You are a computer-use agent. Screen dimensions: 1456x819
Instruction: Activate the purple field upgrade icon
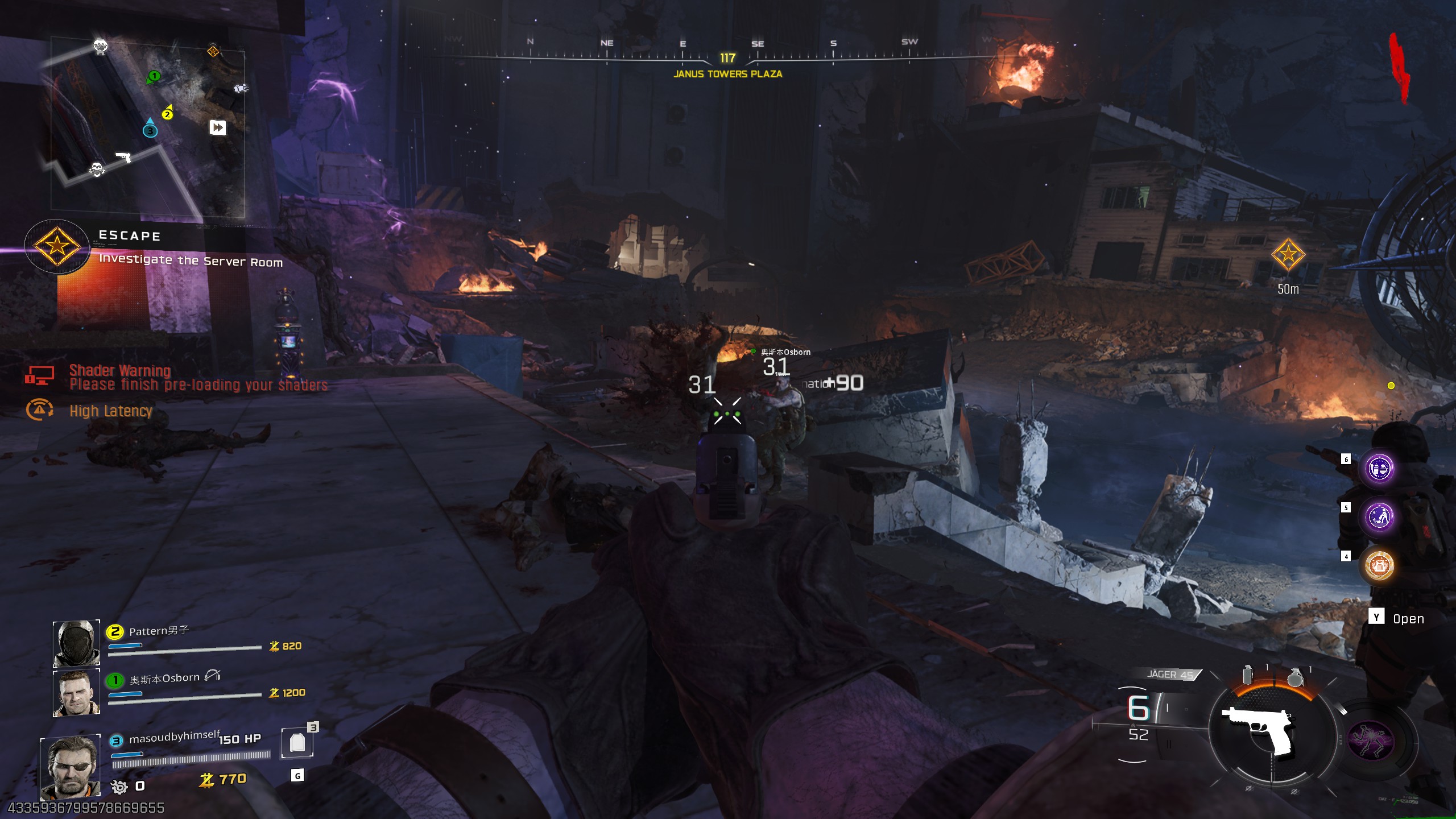coord(1371,740)
